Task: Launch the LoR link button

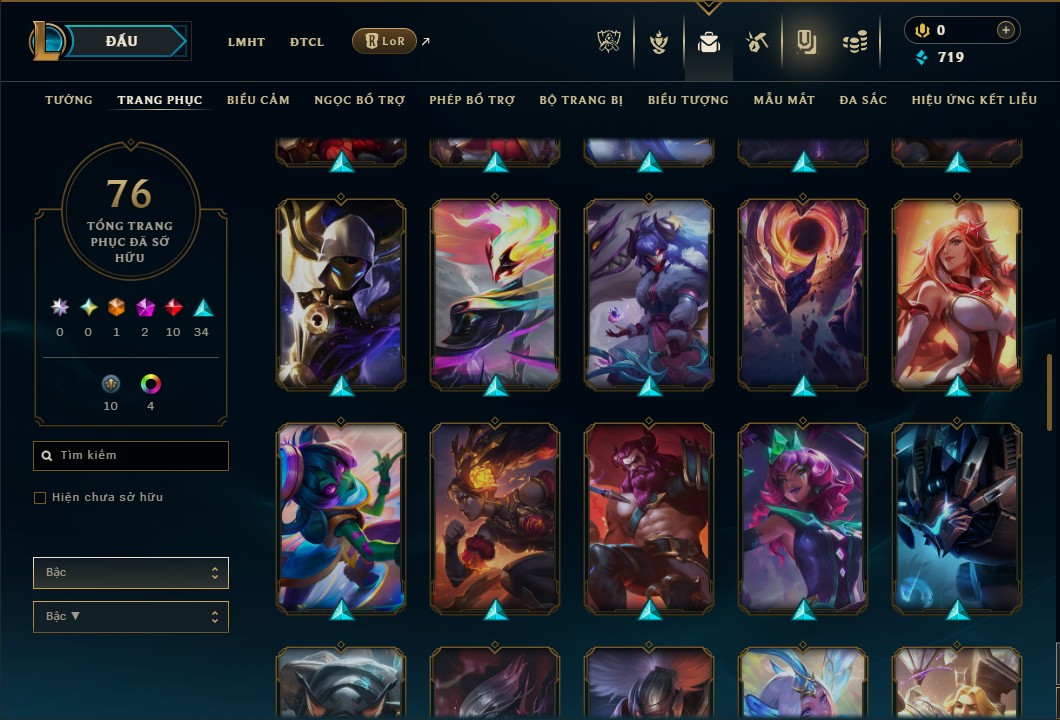Action: (x=384, y=41)
